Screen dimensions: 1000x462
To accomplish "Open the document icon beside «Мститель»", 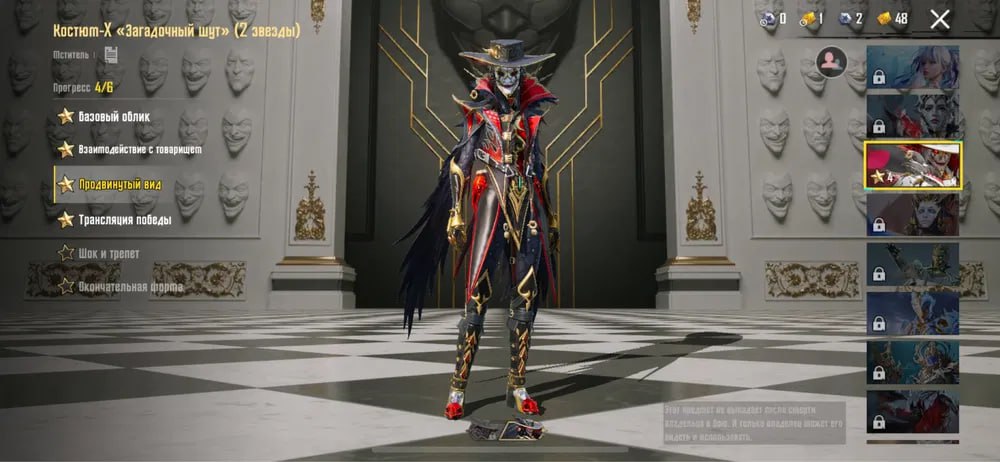I will click(x=111, y=55).
